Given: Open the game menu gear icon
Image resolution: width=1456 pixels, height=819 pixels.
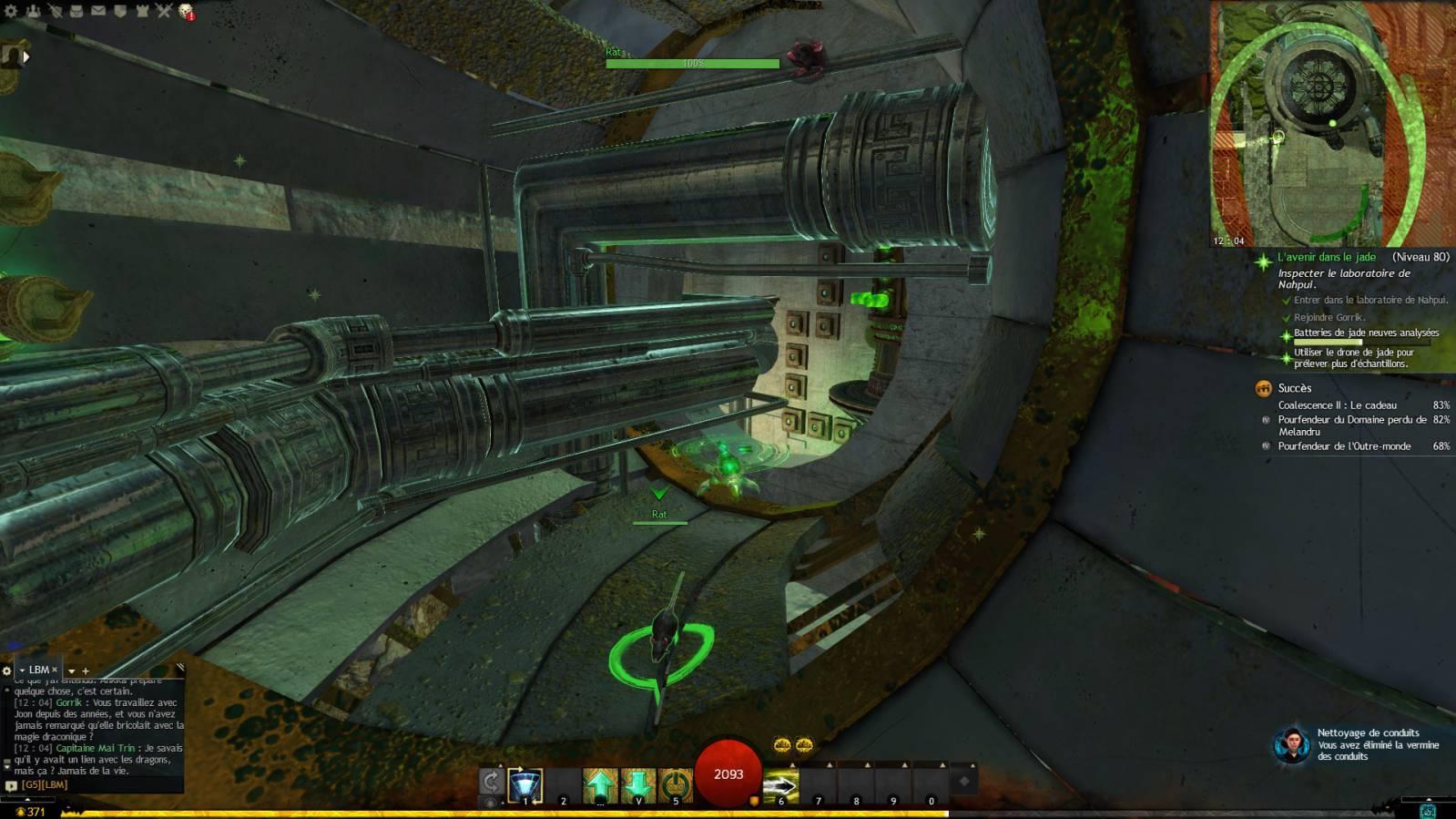Looking at the screenshot, I should coord(12,11).
